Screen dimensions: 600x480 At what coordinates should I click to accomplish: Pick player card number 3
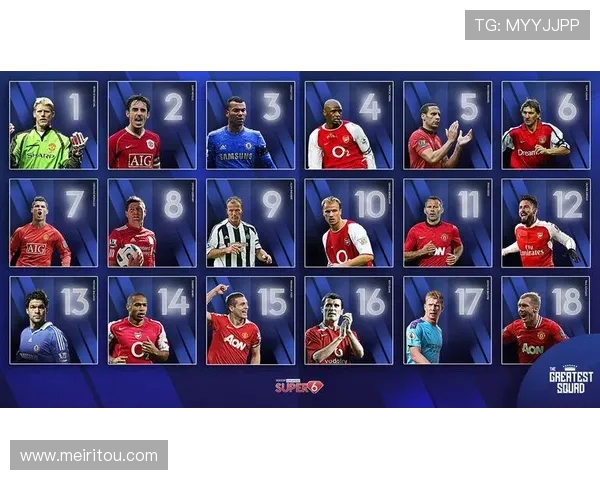tap(250, 125)
